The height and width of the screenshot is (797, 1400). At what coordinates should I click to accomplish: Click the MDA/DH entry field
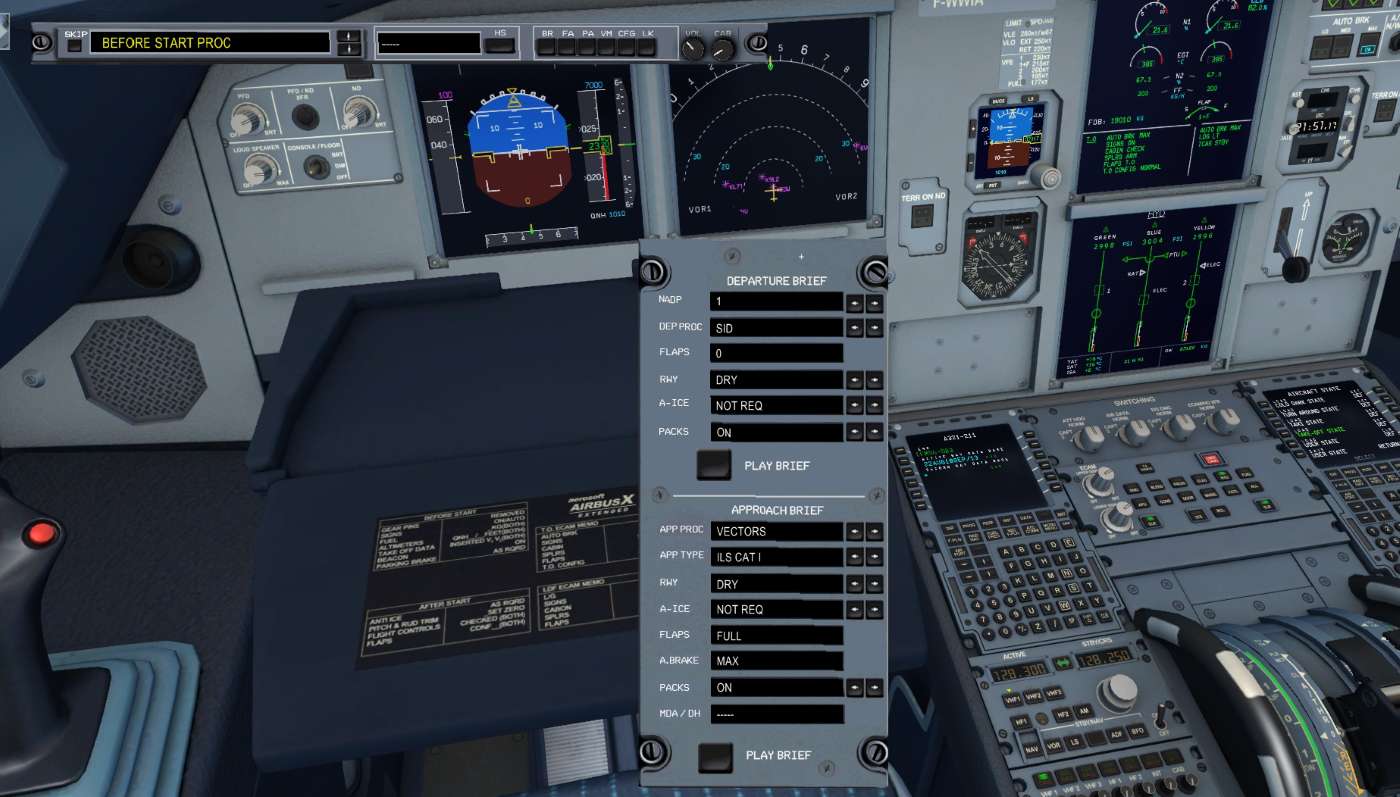tap(778, 713)
